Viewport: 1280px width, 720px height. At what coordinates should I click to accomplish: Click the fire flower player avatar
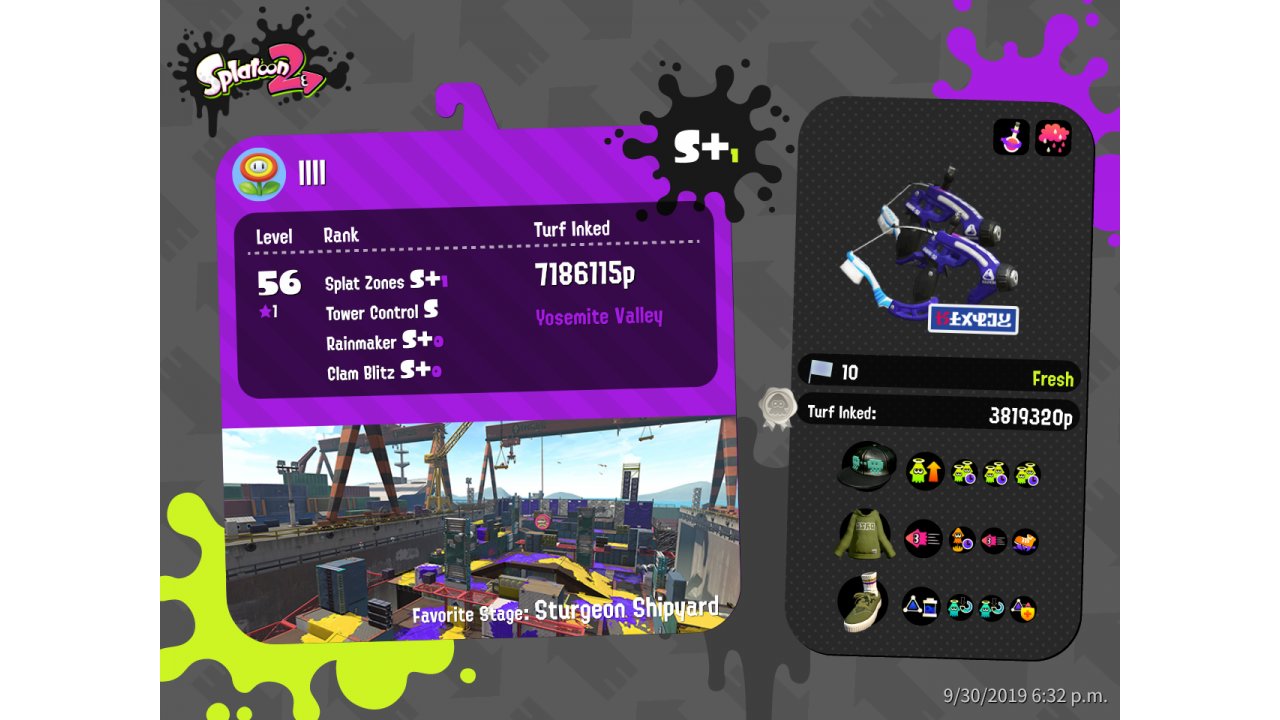click(x=259, y=174)
